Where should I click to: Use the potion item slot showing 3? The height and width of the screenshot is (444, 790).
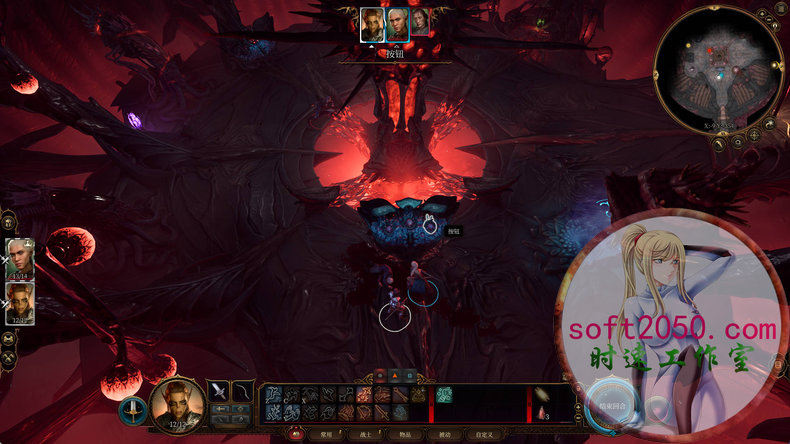(542, 411)
